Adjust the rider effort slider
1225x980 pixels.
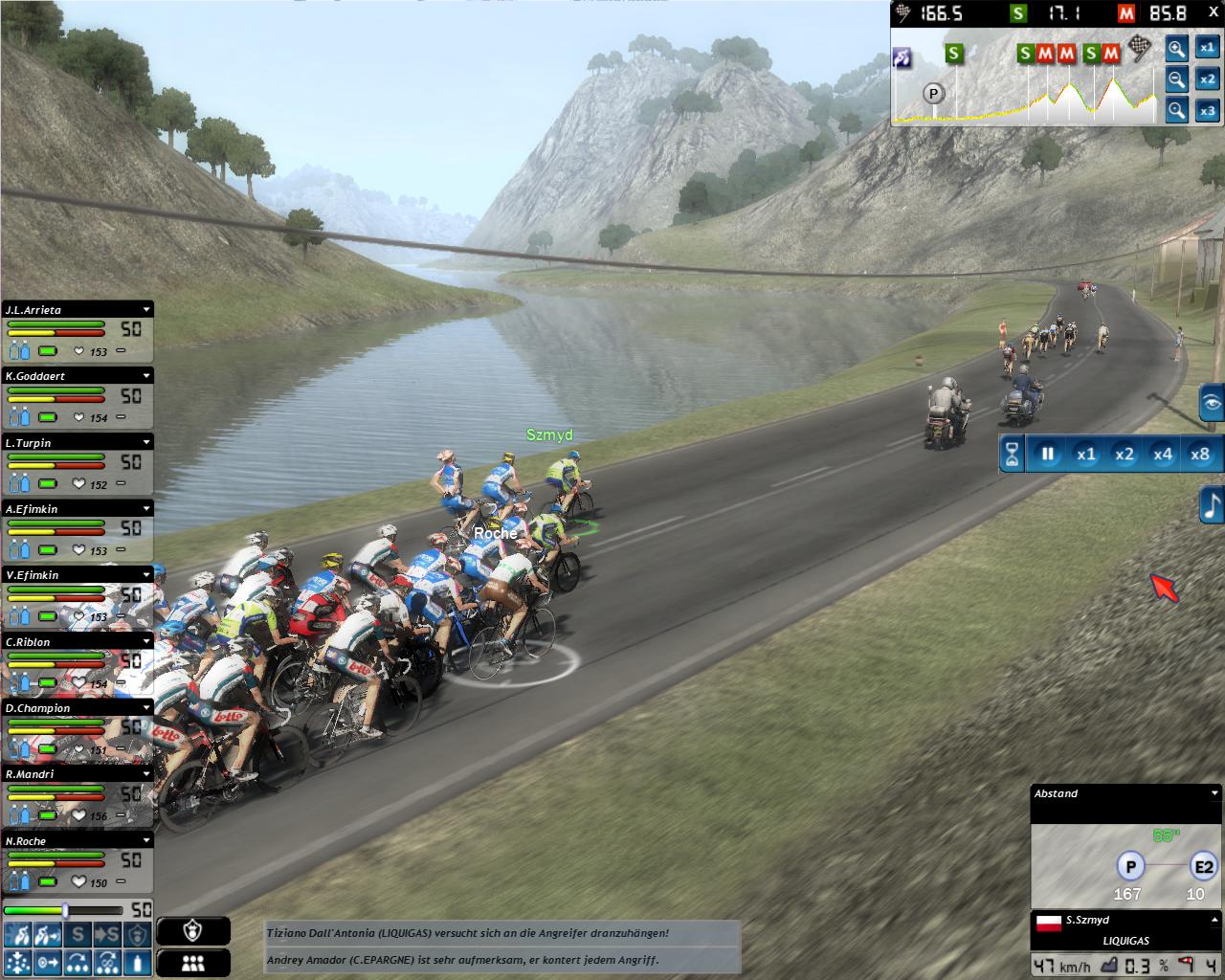coord(65,910)
